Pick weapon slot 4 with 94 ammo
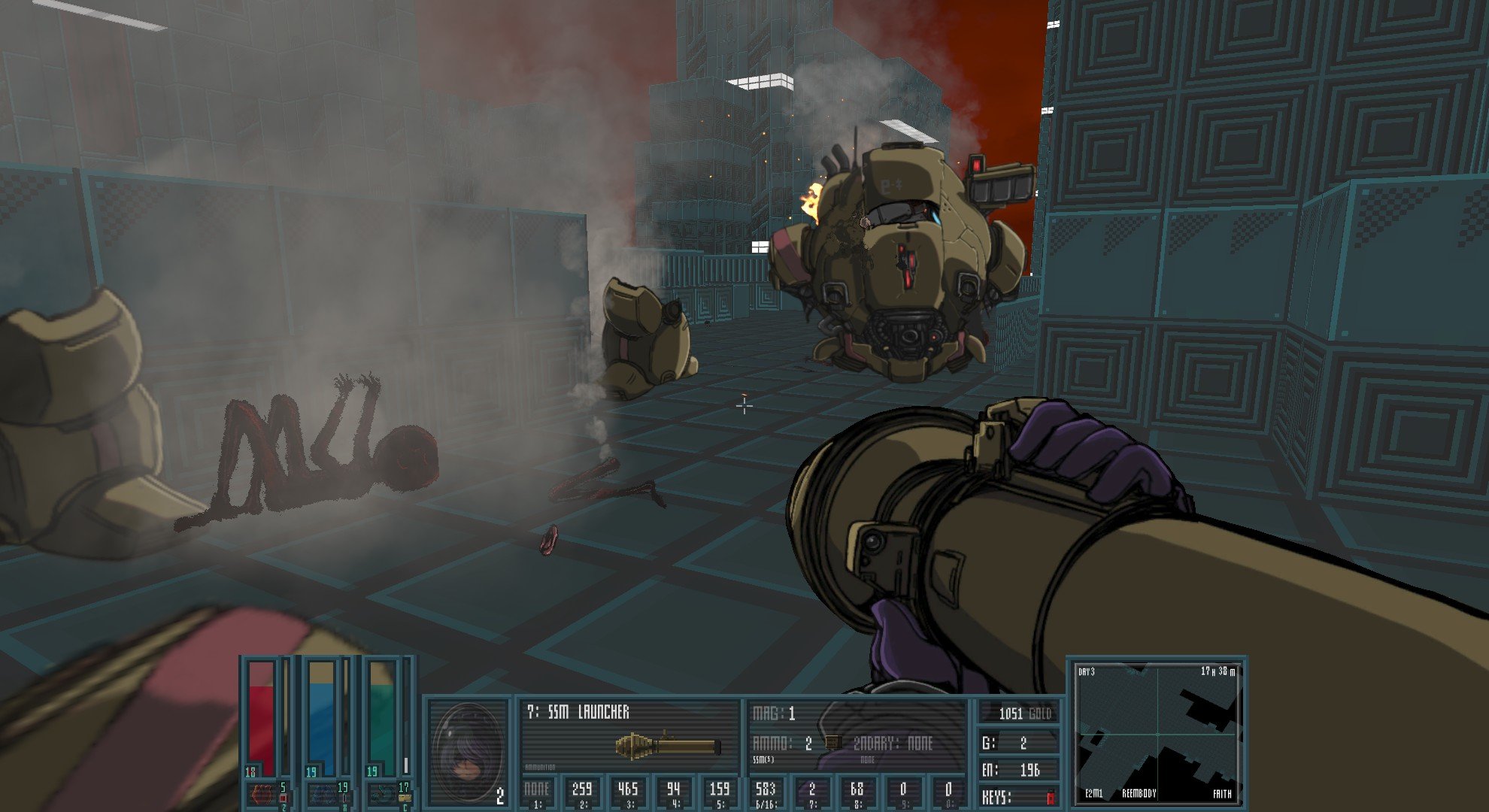This screenshot has width=1489, height=812. pos(673,793)
